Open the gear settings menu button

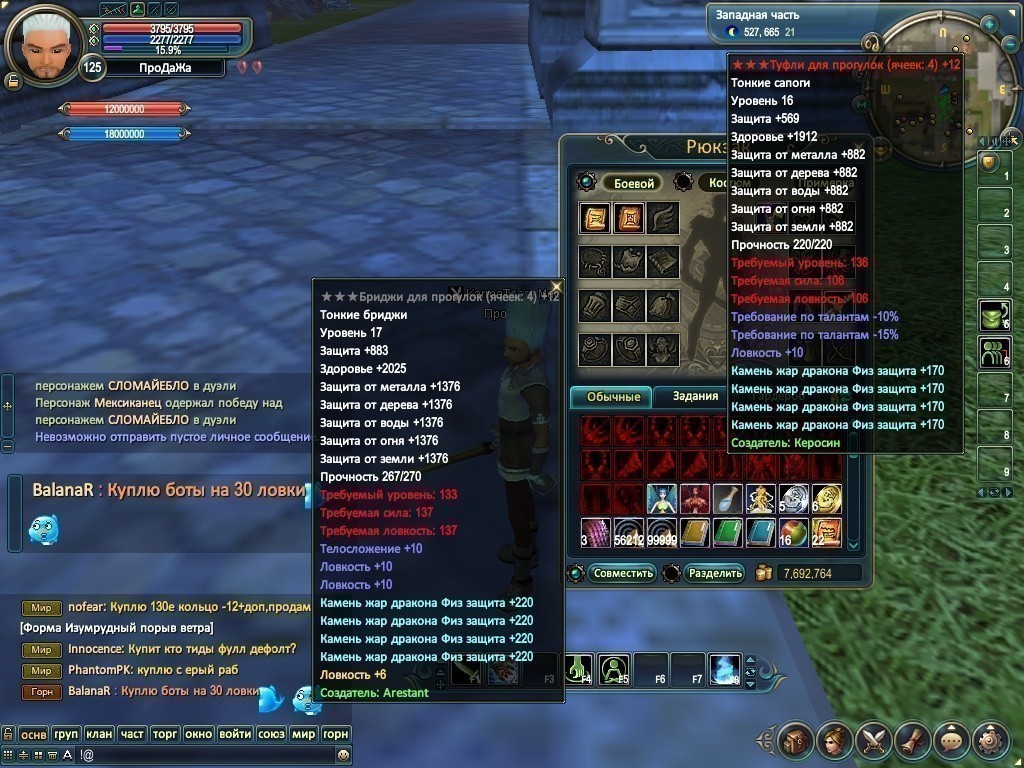990,740
